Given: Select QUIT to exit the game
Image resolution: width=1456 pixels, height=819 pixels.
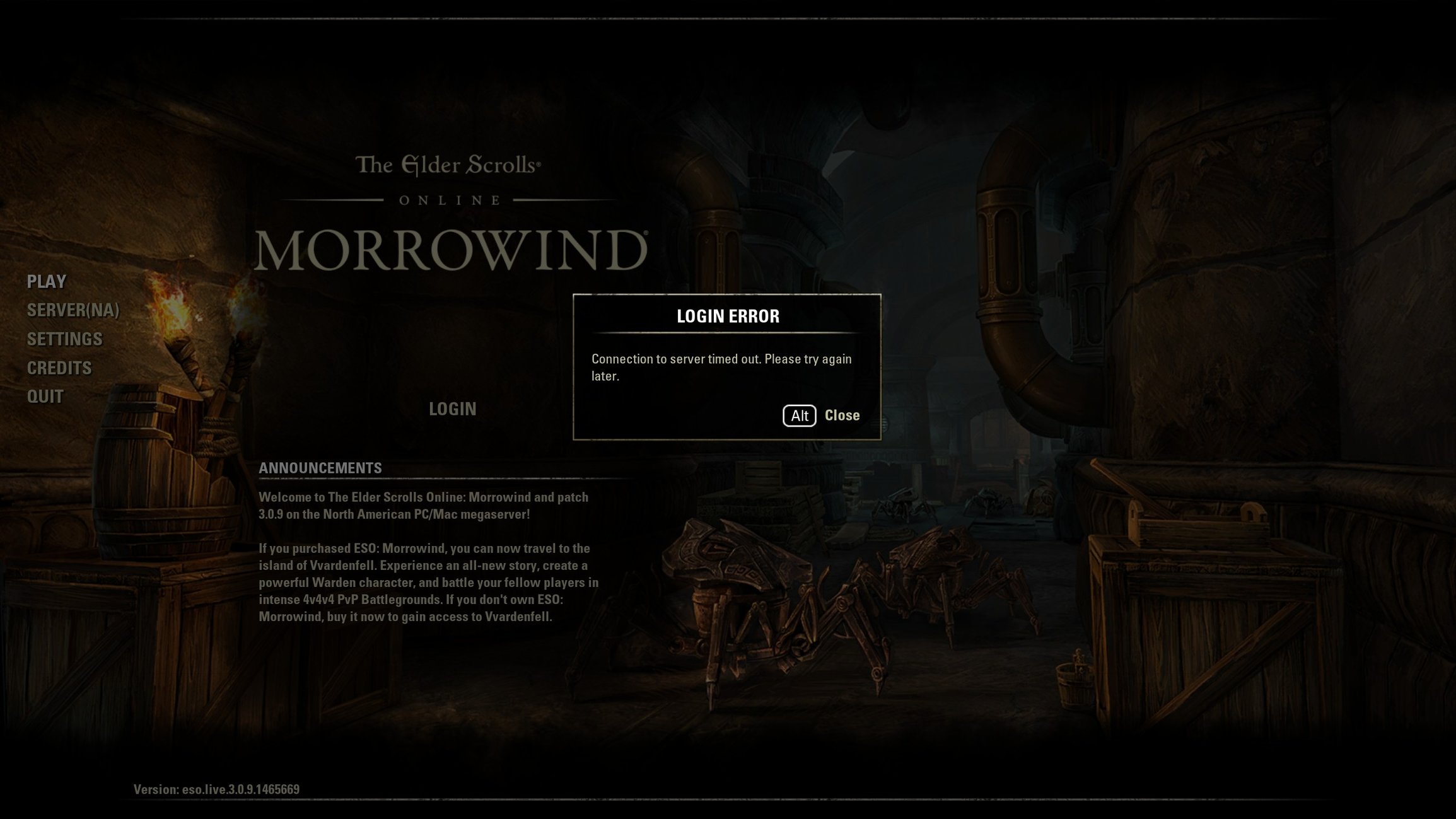Looking at the screenshot, I should [44, 396].
